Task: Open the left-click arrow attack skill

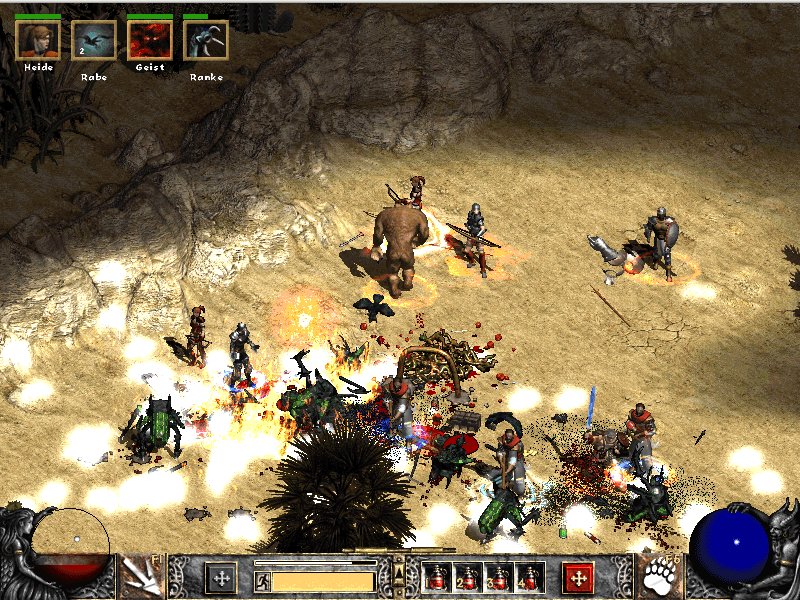Action: pyautogui.click(x=140, y=577)
